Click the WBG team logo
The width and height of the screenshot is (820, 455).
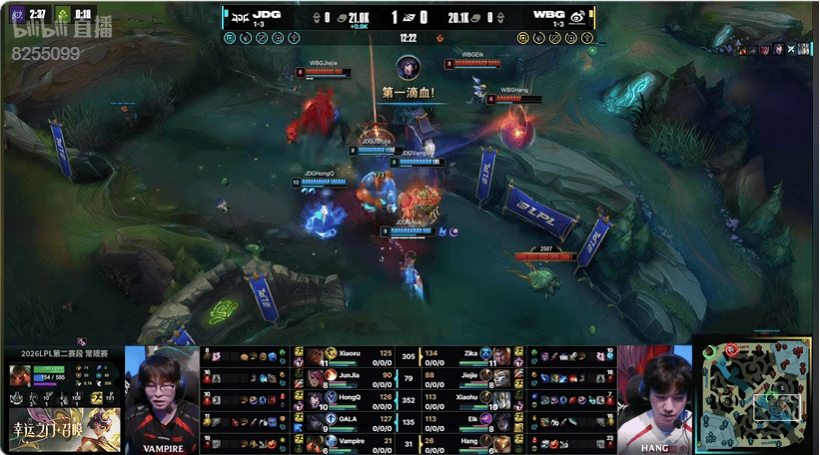580,17
